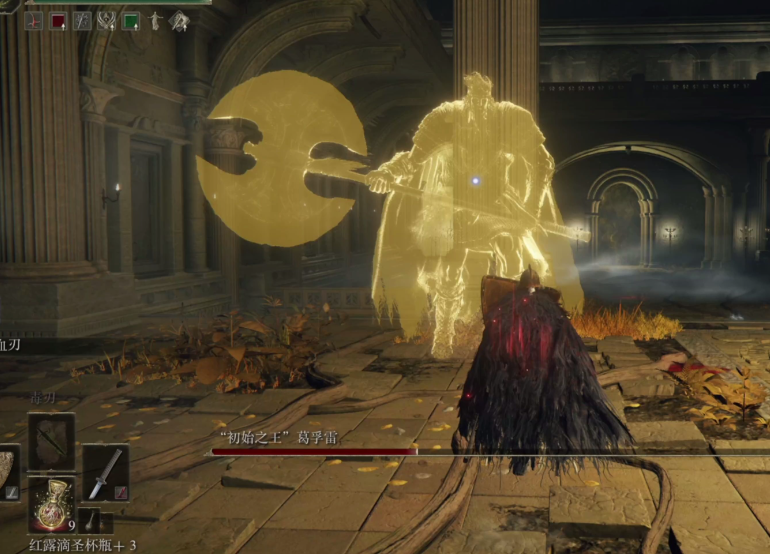Inspect the red square buff status icon
Viewport: 770px width, 554px height.
(58, 20)
